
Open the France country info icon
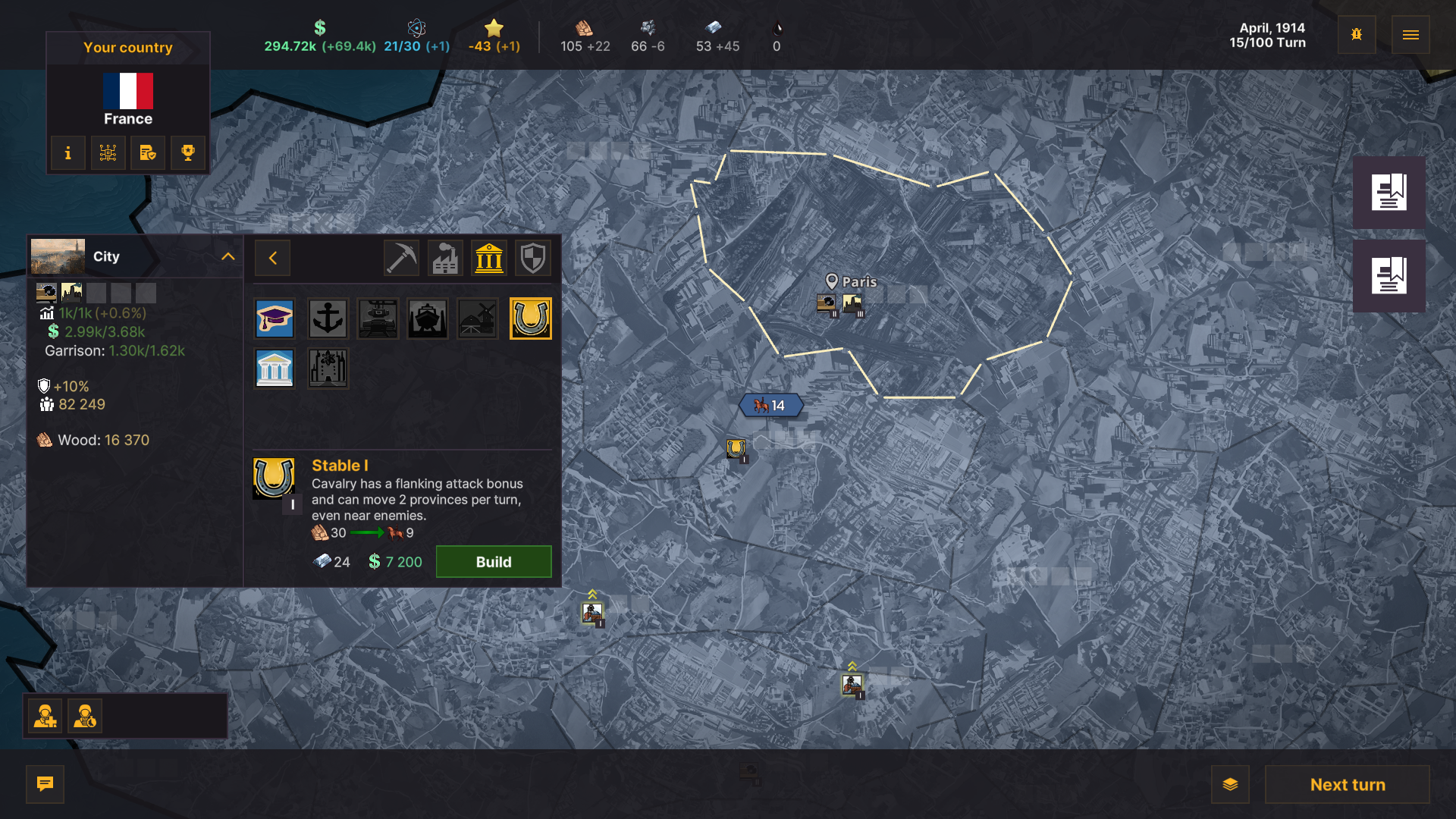67,152
